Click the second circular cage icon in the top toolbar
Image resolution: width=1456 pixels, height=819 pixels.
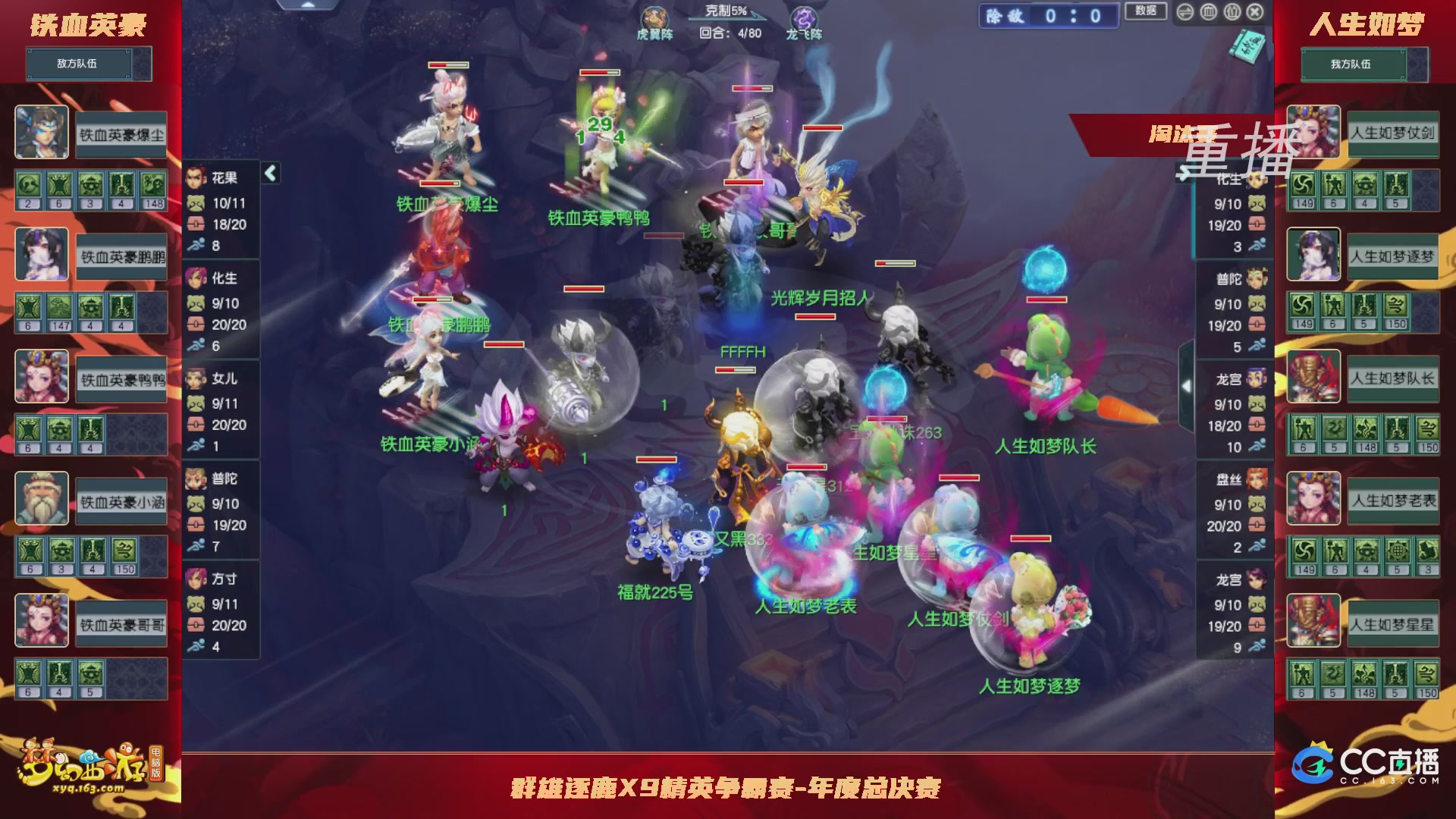[1209, 13]
